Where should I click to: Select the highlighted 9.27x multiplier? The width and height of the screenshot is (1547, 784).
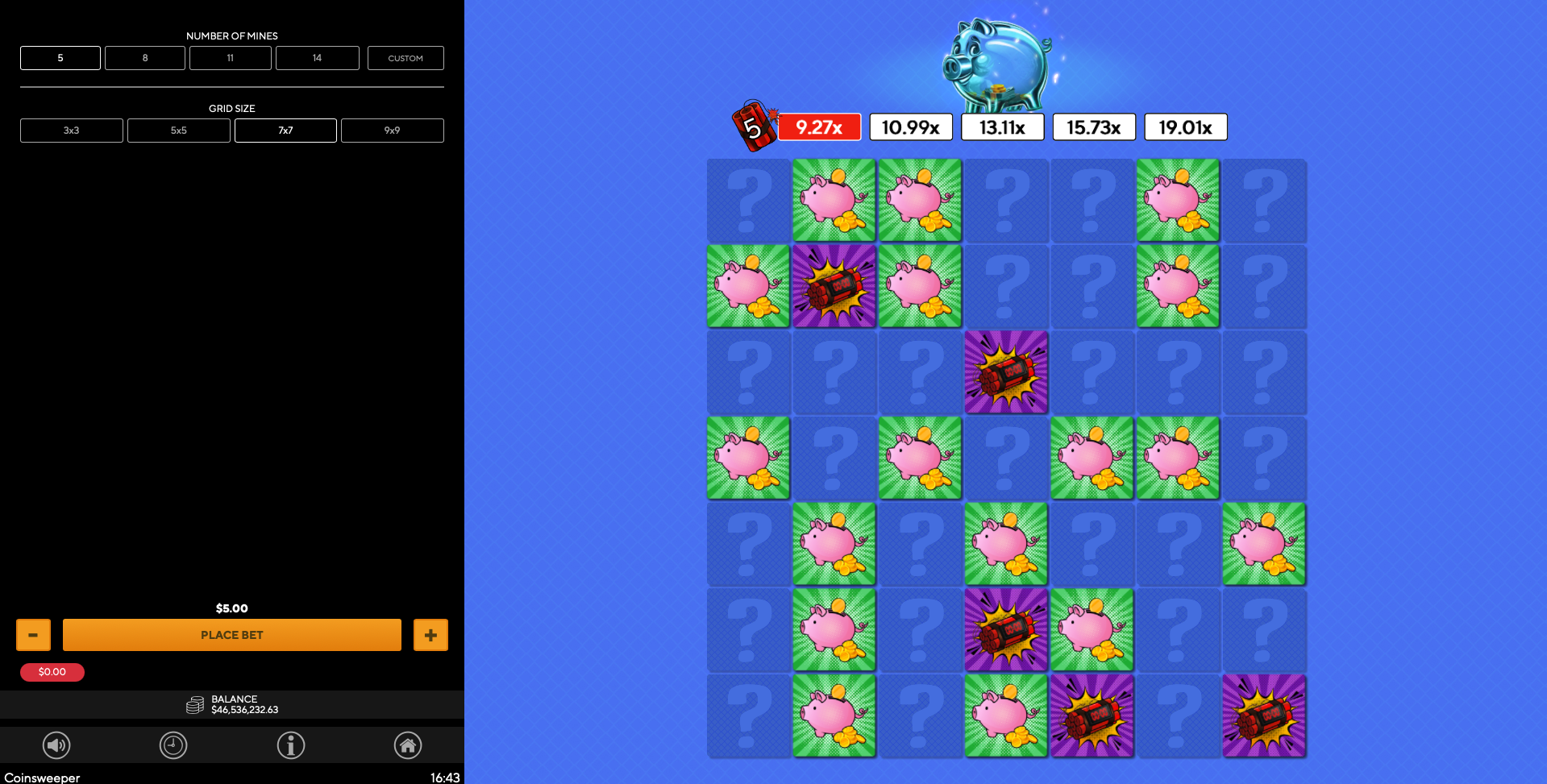point(819,126)
